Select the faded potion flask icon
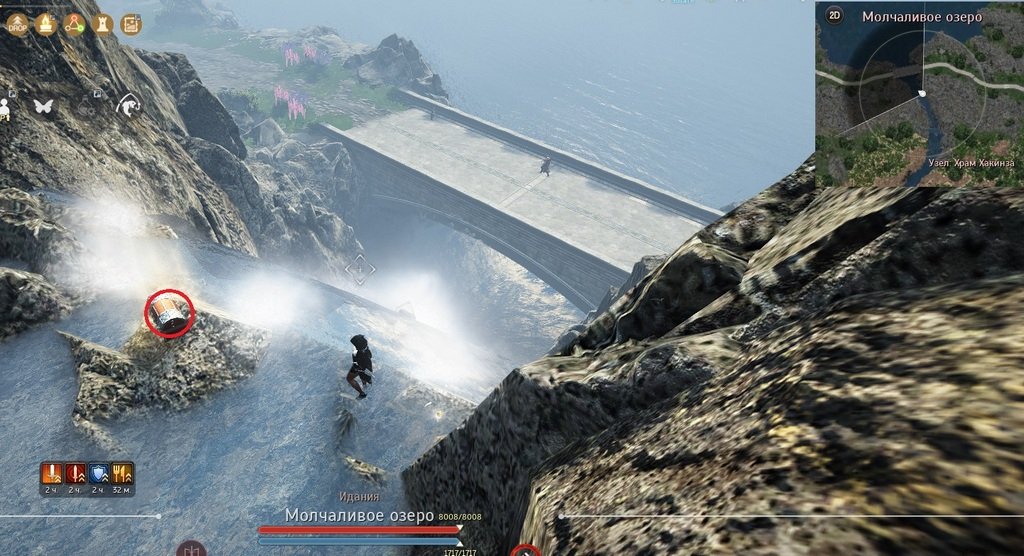Screen dimensions: 1024x556 (86, 104)
